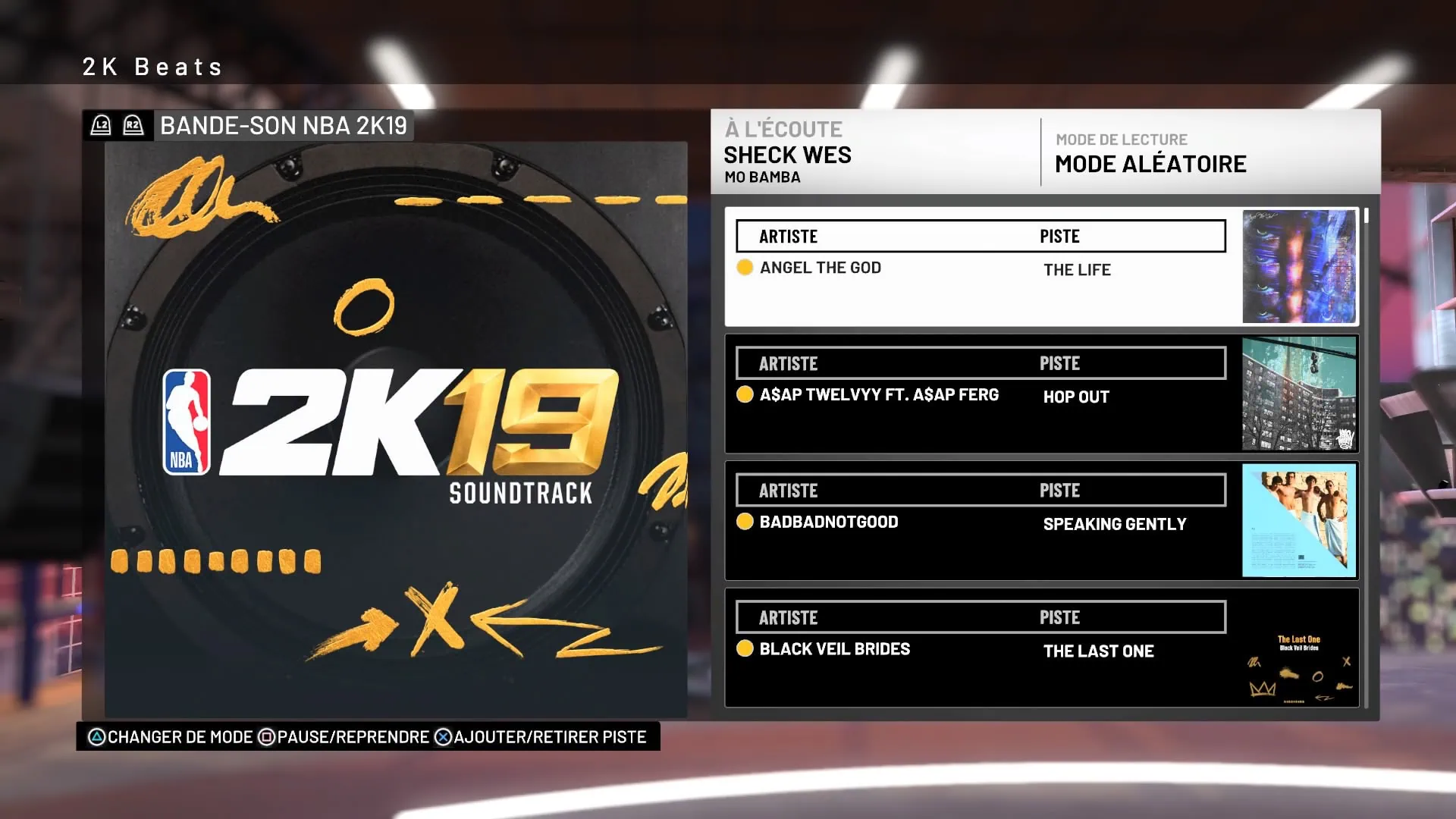
Task: Toggle the yellow marker beside Angel The God
Action: pos(745,267)
